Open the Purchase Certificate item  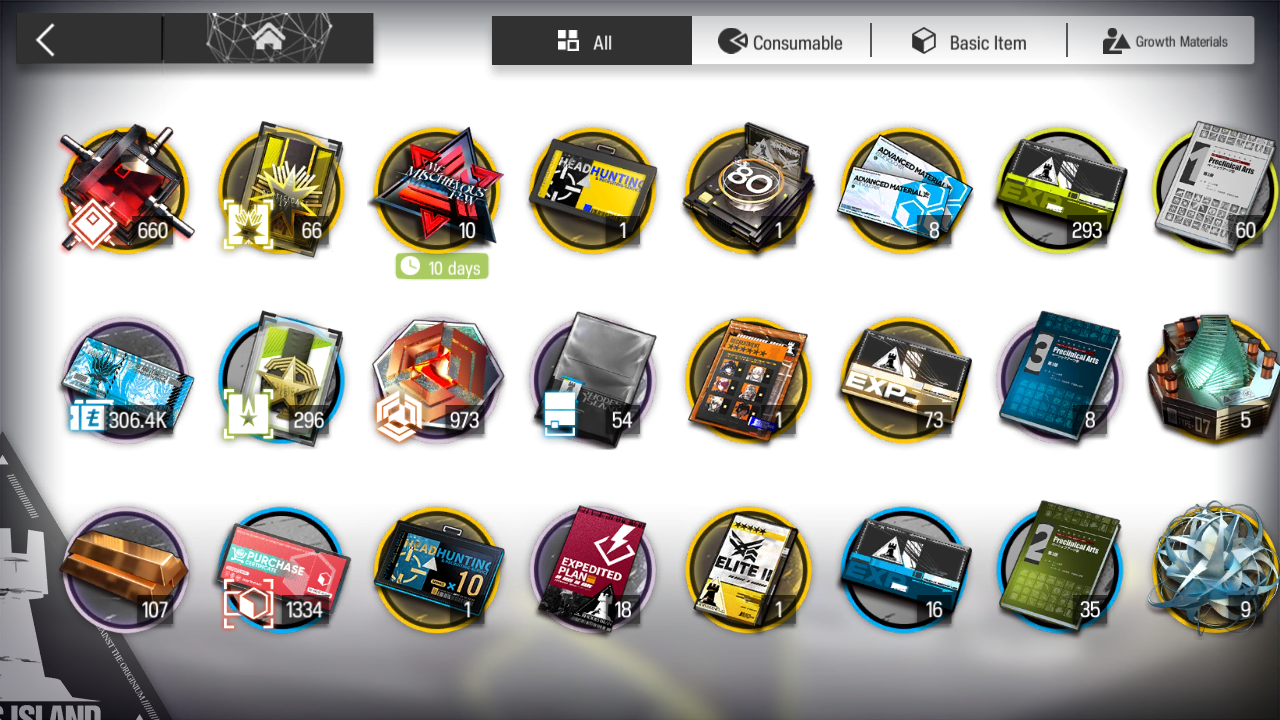[x=282, y=570]
